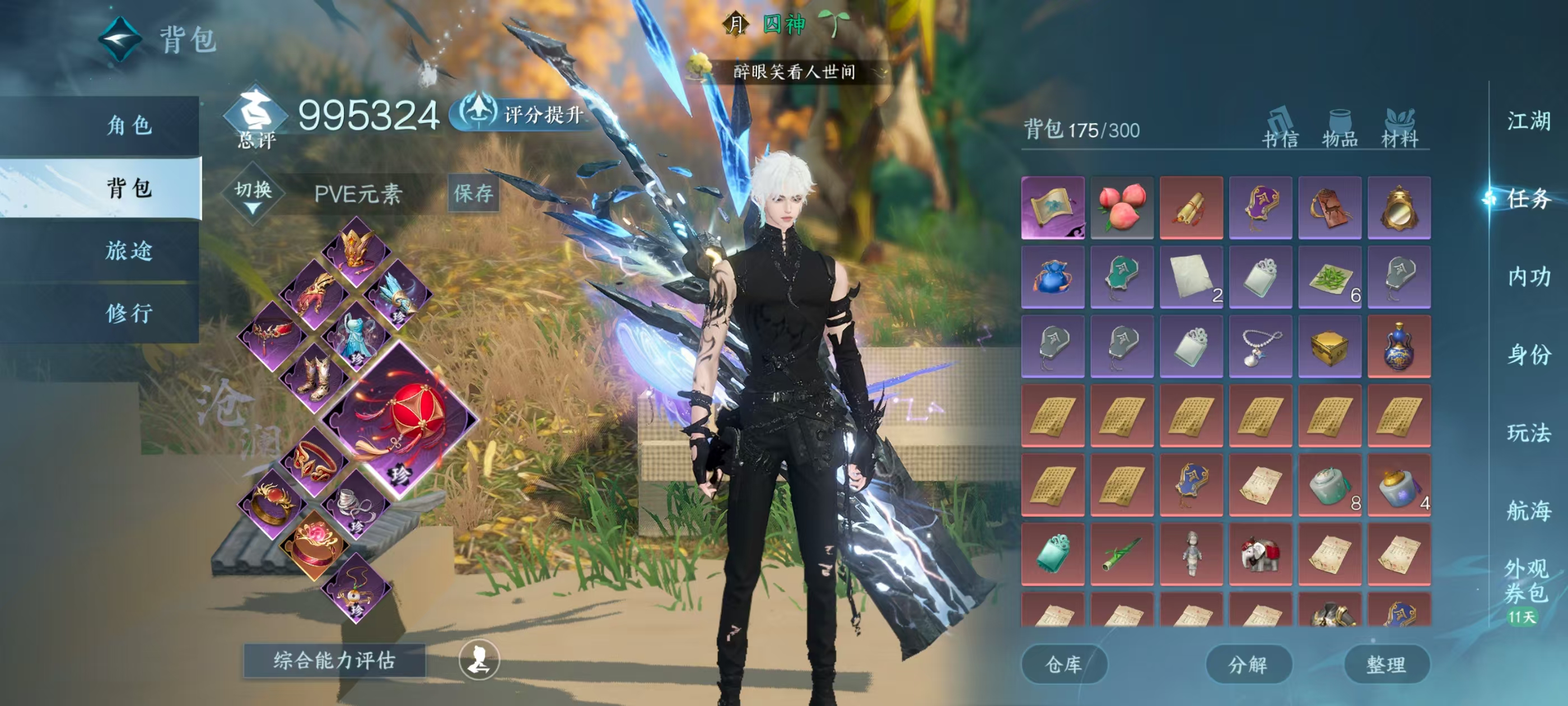This screenshot has height=706, width=1568.
Task: Open the 仓库 warehouse
Action: [1063, 664]
